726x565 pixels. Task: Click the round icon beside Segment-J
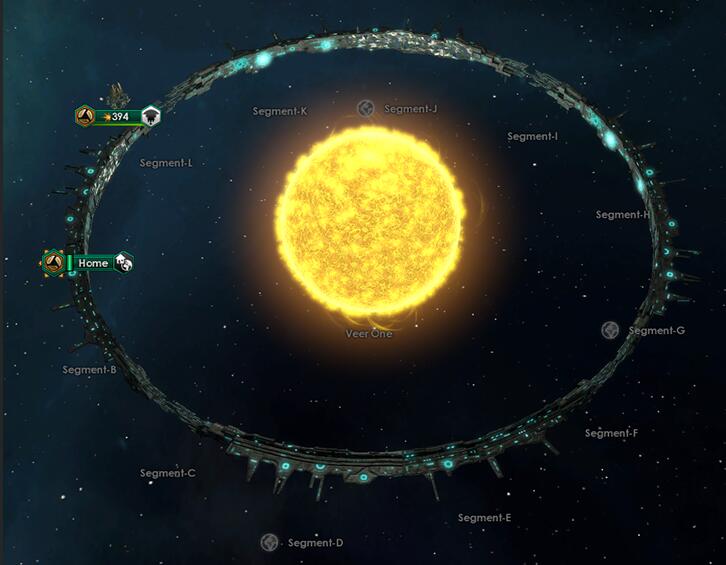(x=366, y=108)
